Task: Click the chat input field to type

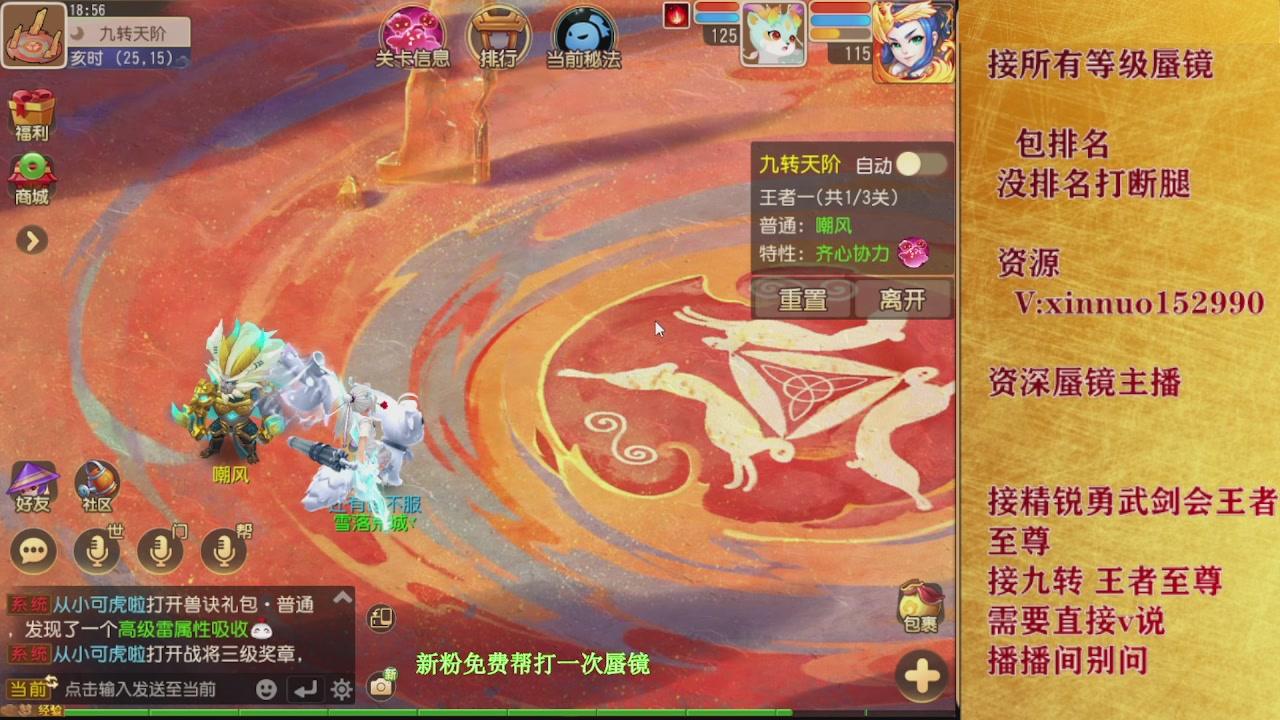Action: tap(150, 689)
